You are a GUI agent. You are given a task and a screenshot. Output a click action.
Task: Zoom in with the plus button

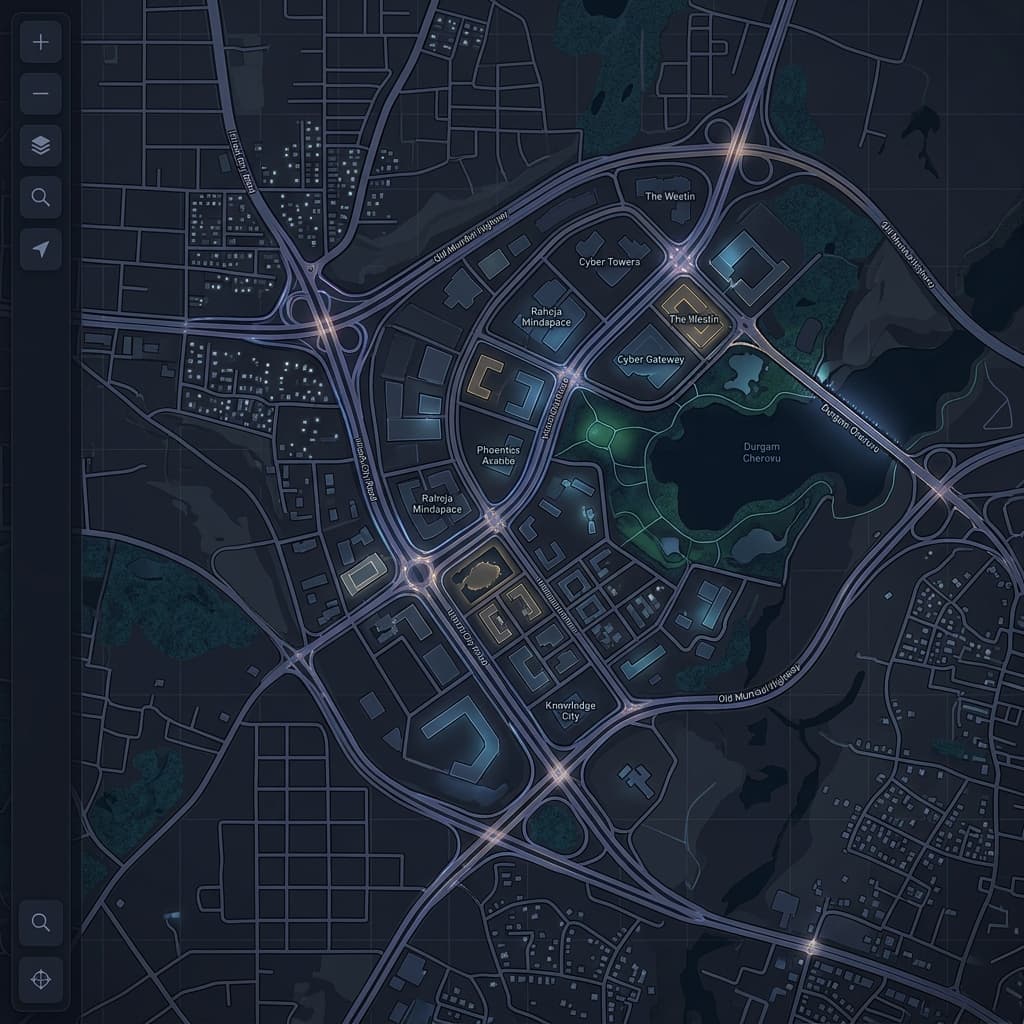tap(41, 43)
